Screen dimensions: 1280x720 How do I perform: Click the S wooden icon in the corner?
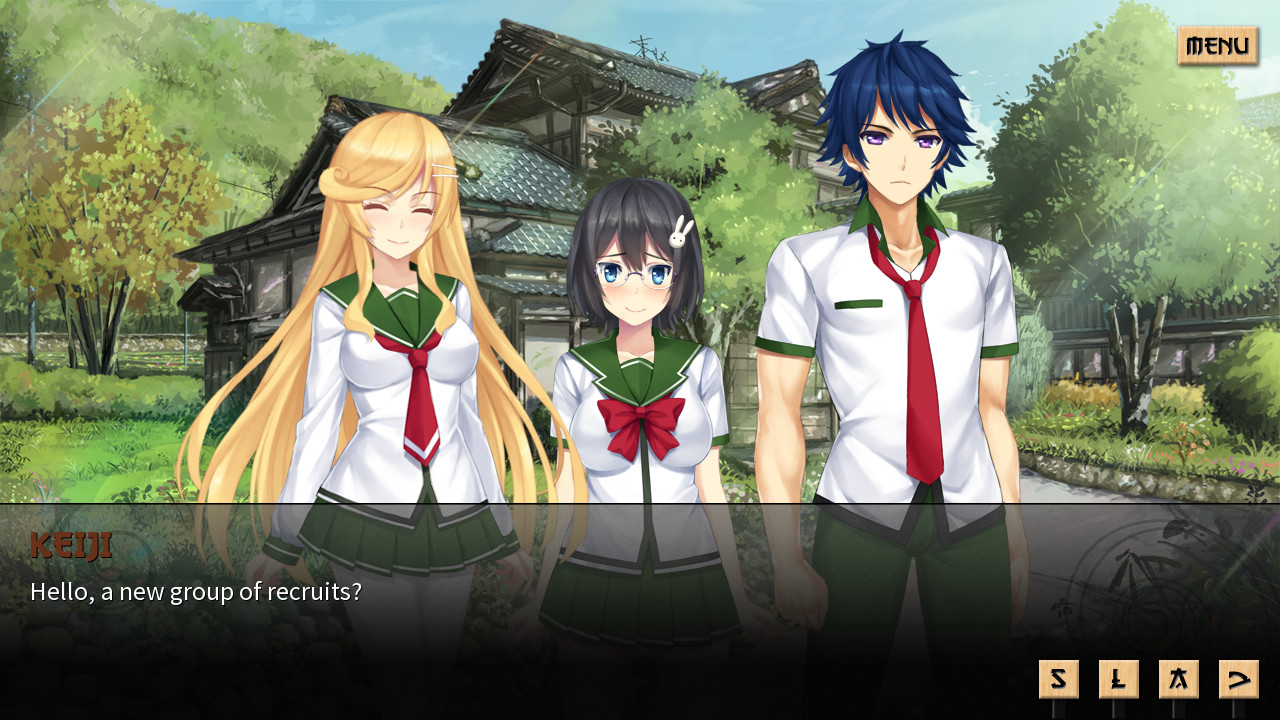pos(1059,677)
